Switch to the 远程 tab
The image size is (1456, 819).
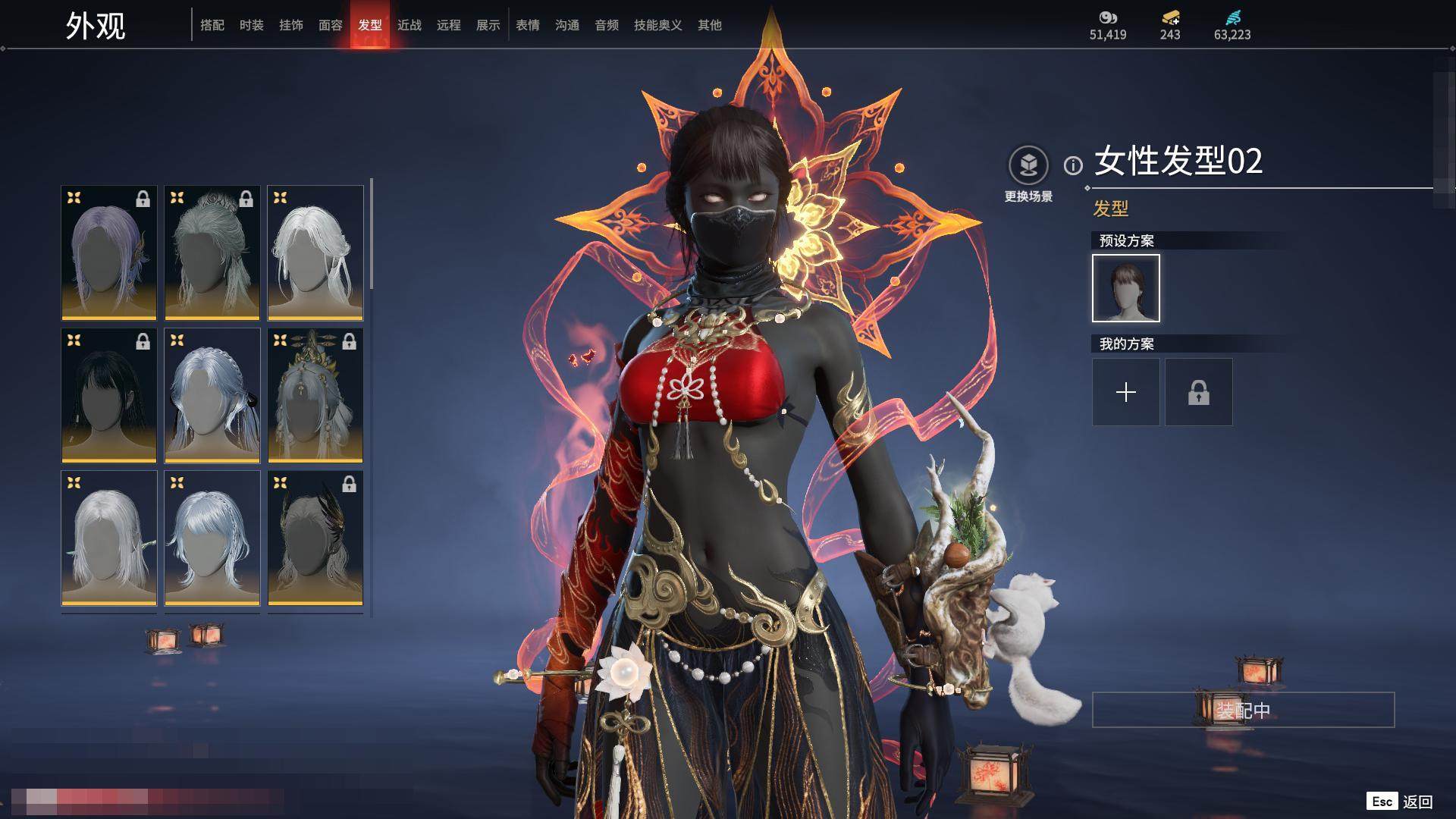tap(449, 25)
